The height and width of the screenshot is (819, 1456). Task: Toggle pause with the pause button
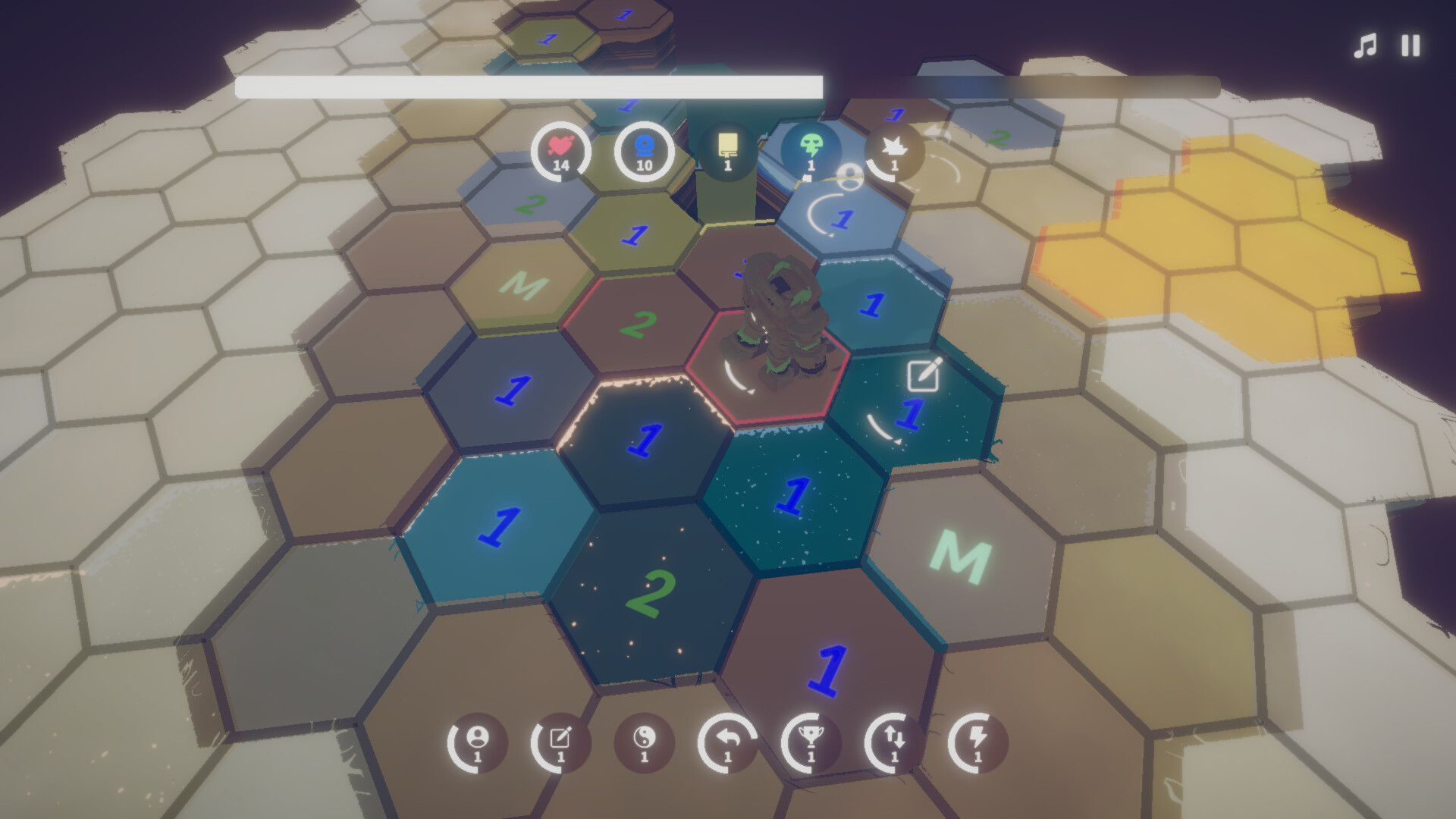[x=1409, y=45]
